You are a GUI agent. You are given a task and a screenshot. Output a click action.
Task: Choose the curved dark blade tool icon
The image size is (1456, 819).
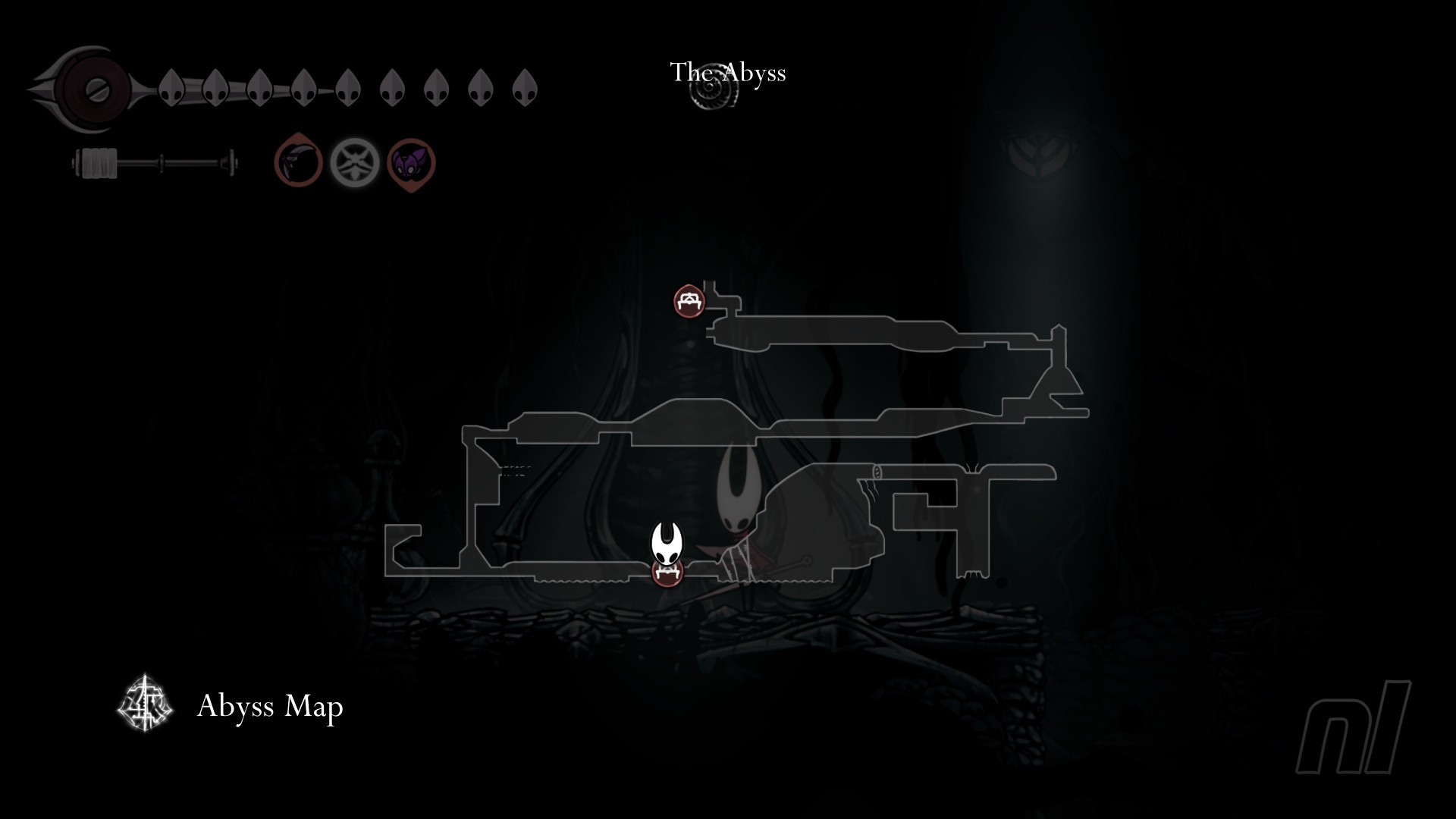tap(297, 162)
